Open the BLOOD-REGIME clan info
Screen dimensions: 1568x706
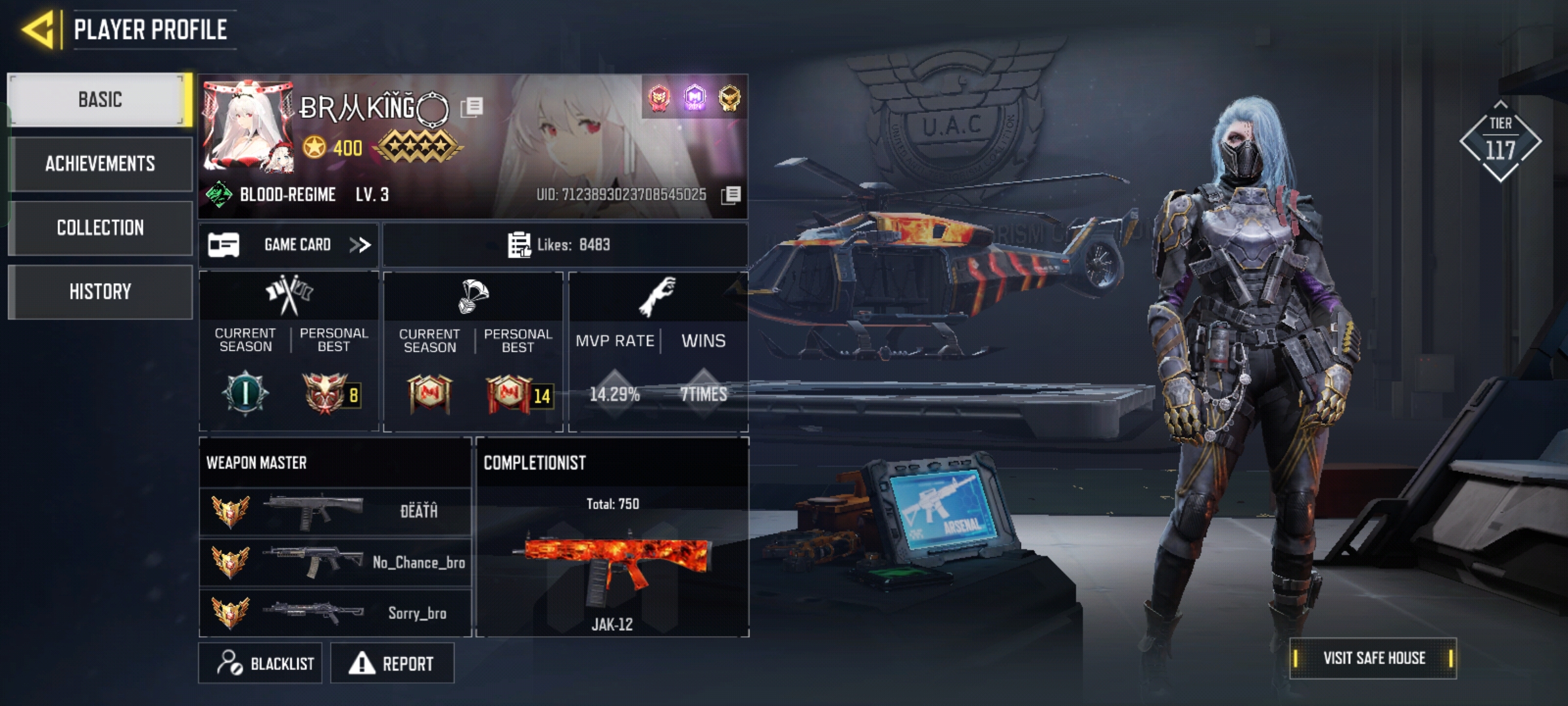pyautogui.click(x=287, y=195)
